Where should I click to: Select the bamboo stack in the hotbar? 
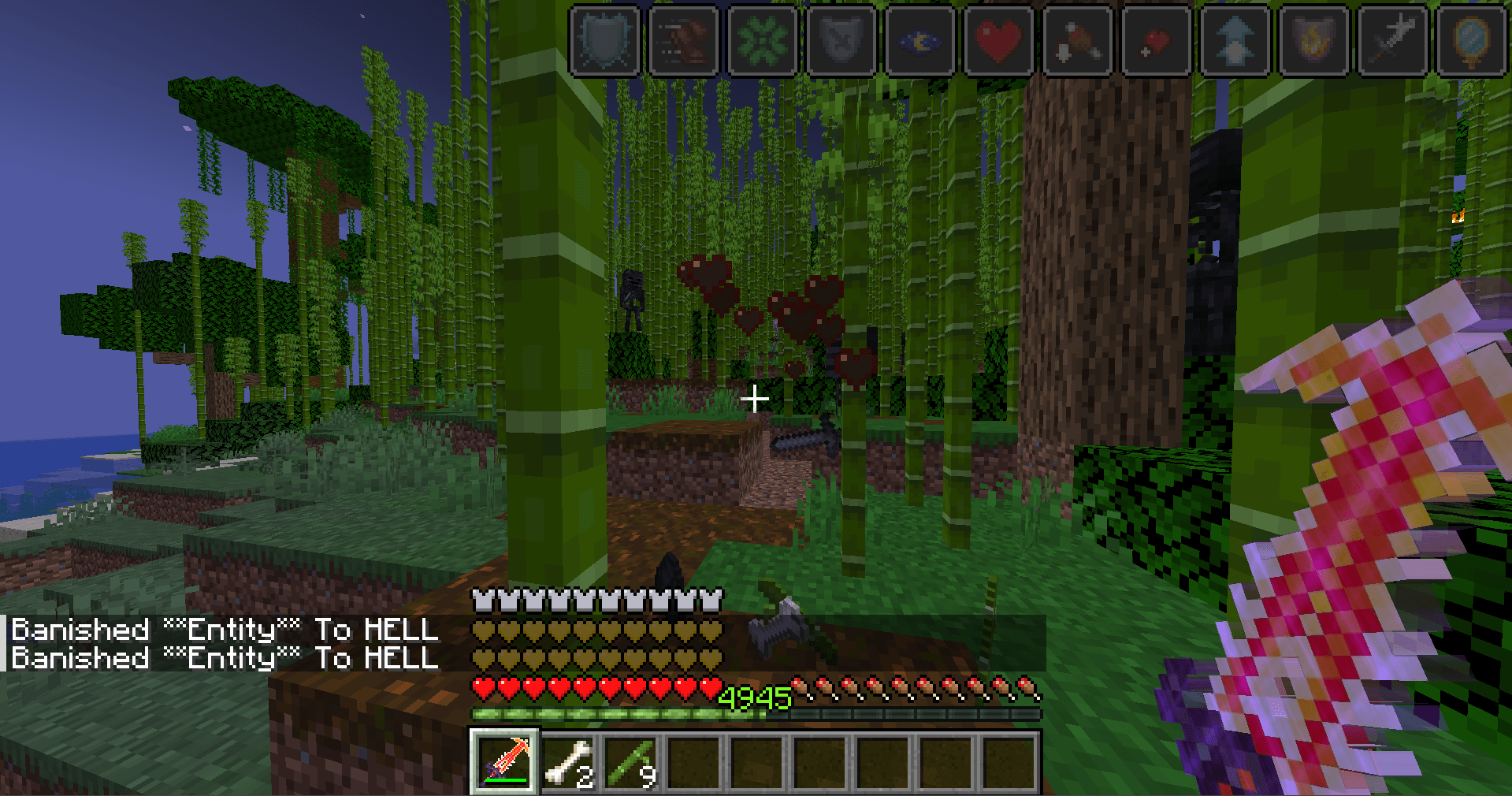pyautogui.click(x=631, y=761)
